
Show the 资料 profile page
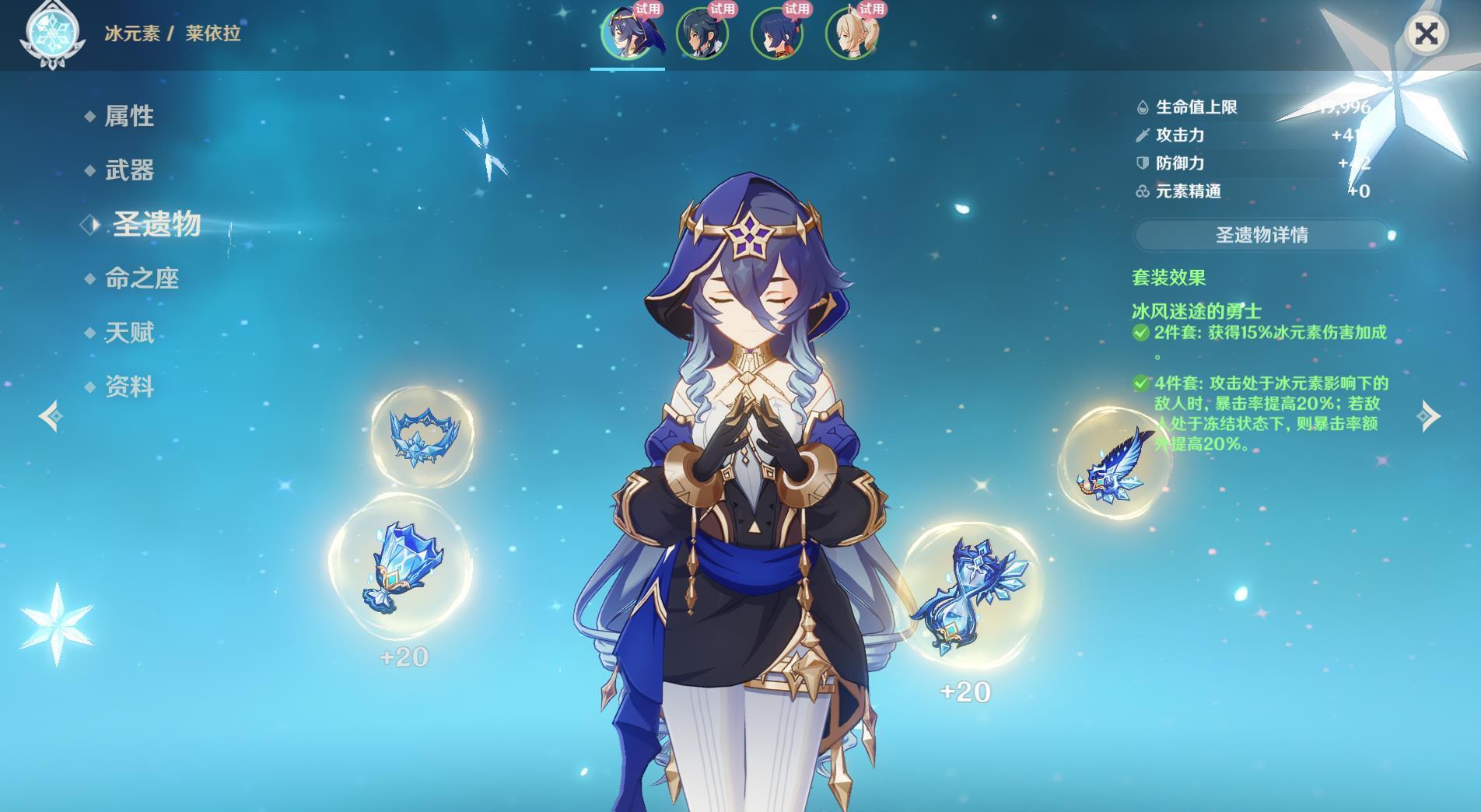click(129, 387)
